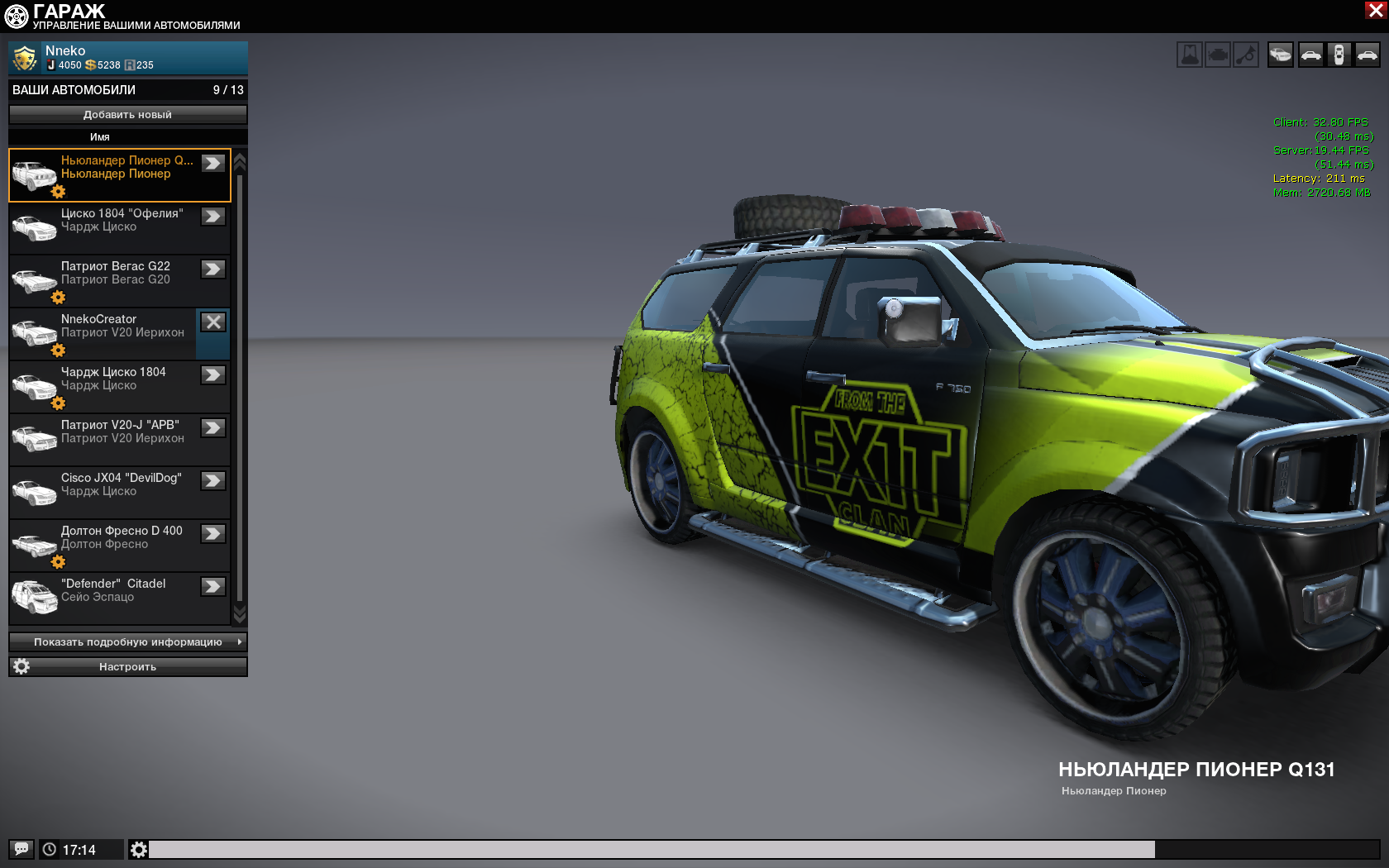Viewport: 1389px width, 868px height.
Task: Switch to the top-down car view
Action: point(1339,55)
